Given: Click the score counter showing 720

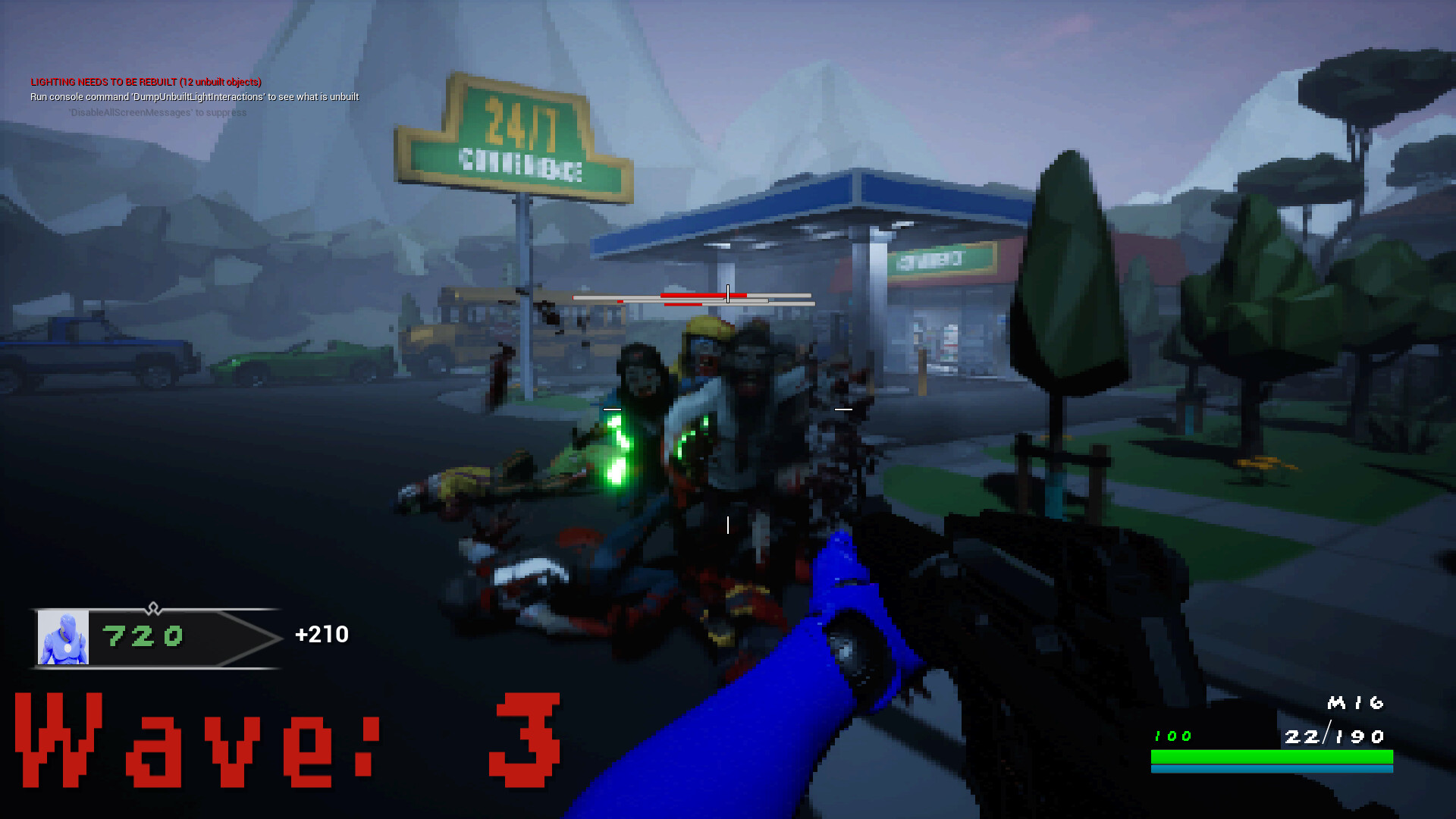Looking at the screenshot, I should [143, 637].
